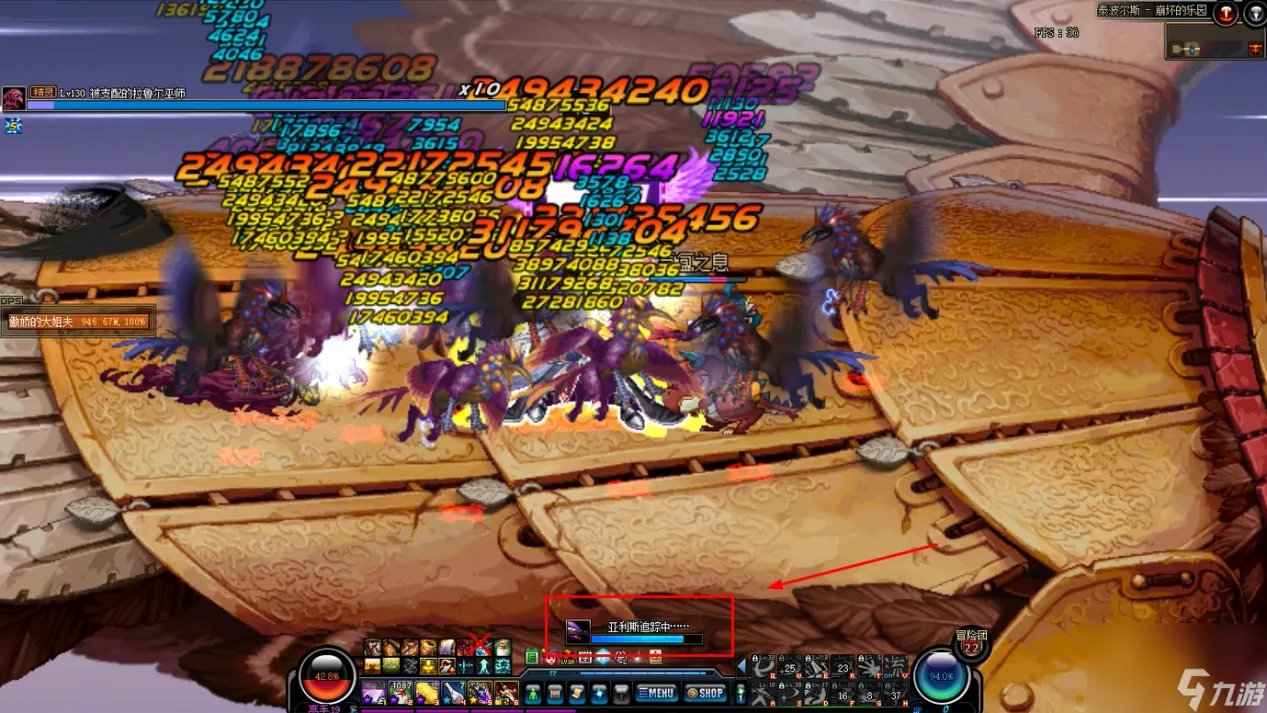The height and width of the screenshot is (713, 1267).
Task: Click the green book icon above the TP bar
Action: 531,657
